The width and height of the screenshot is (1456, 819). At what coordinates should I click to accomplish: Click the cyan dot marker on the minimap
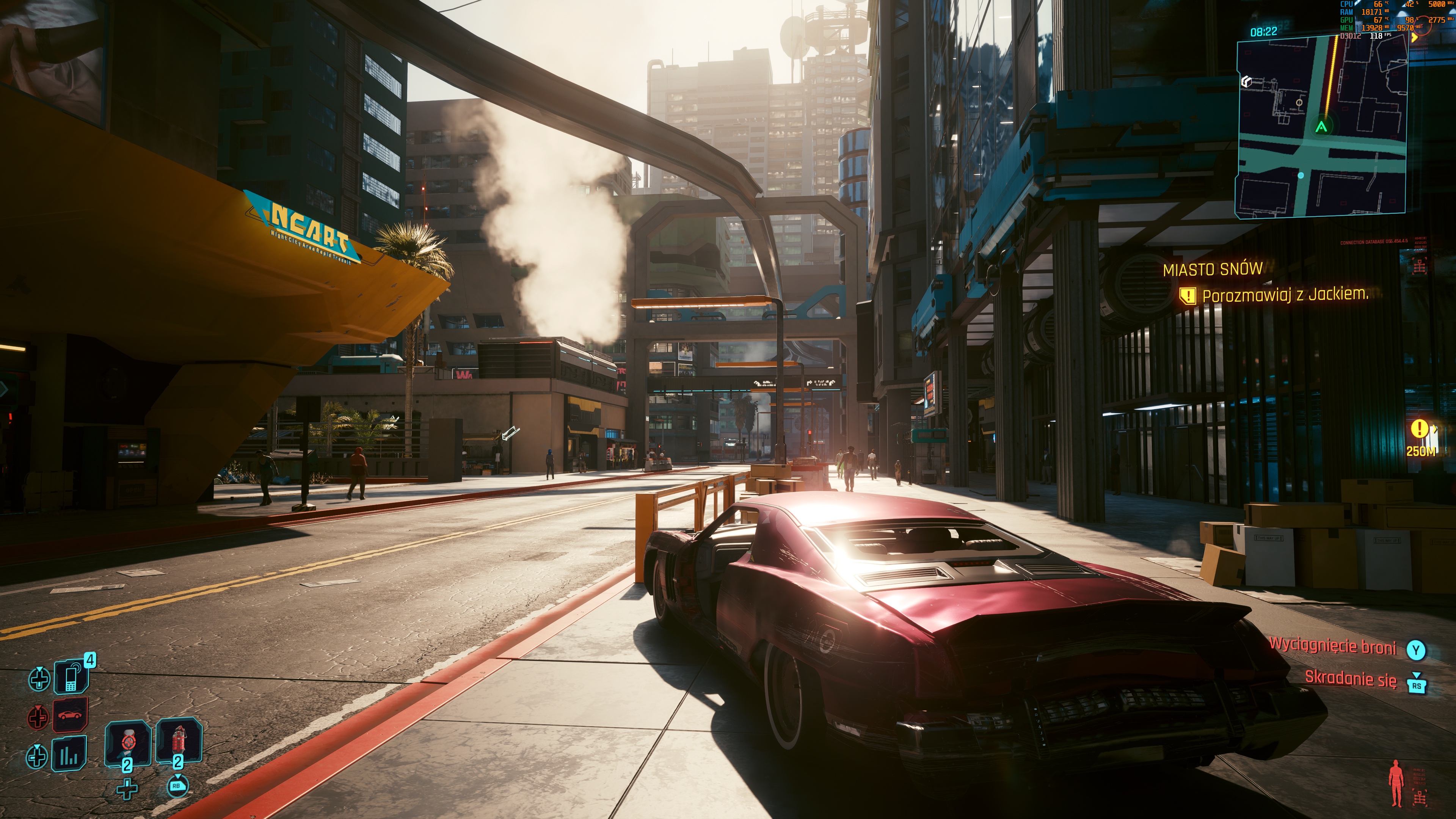[1301, 175]
